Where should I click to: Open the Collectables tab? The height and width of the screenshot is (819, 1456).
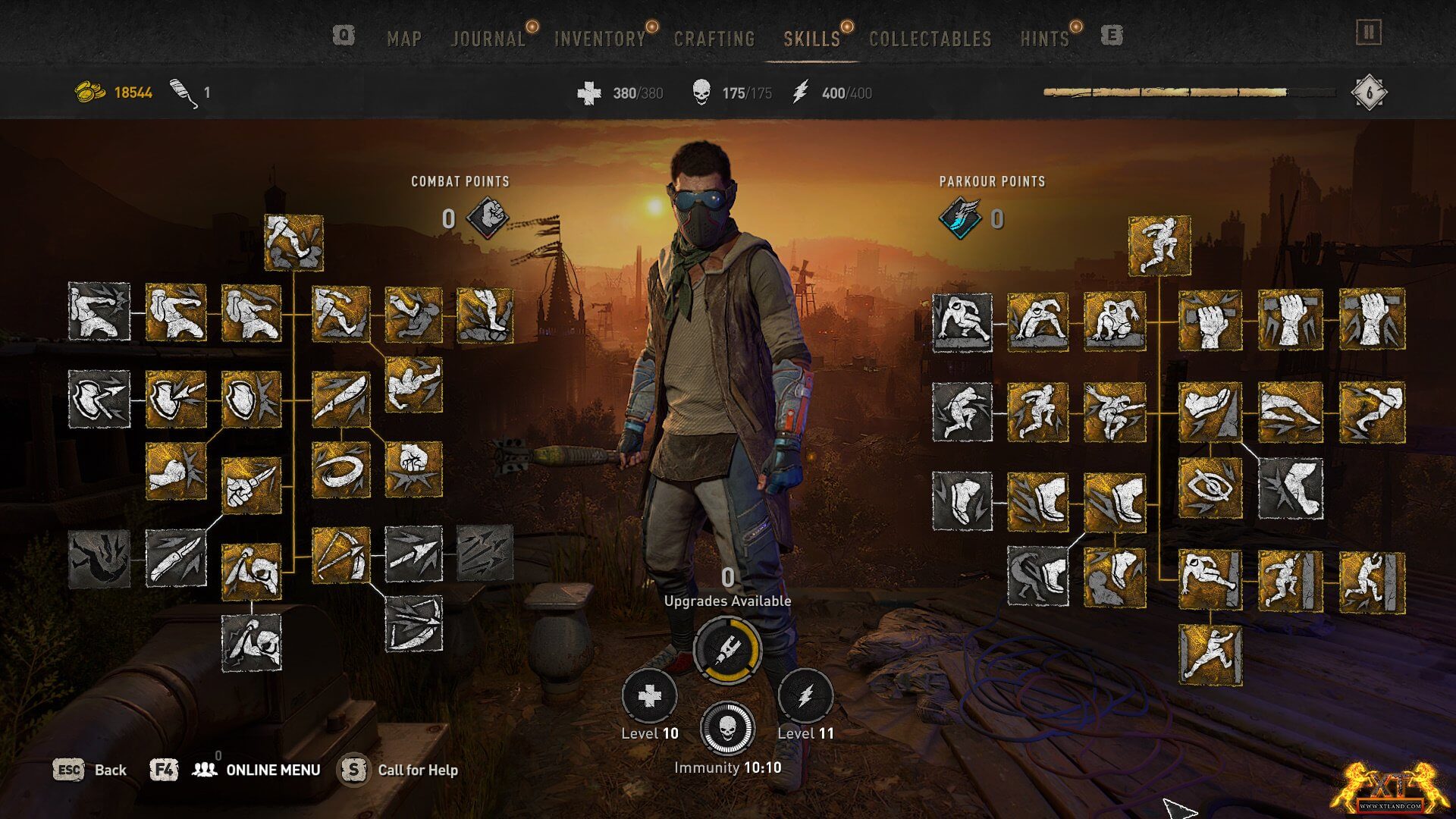coord(930,39)
